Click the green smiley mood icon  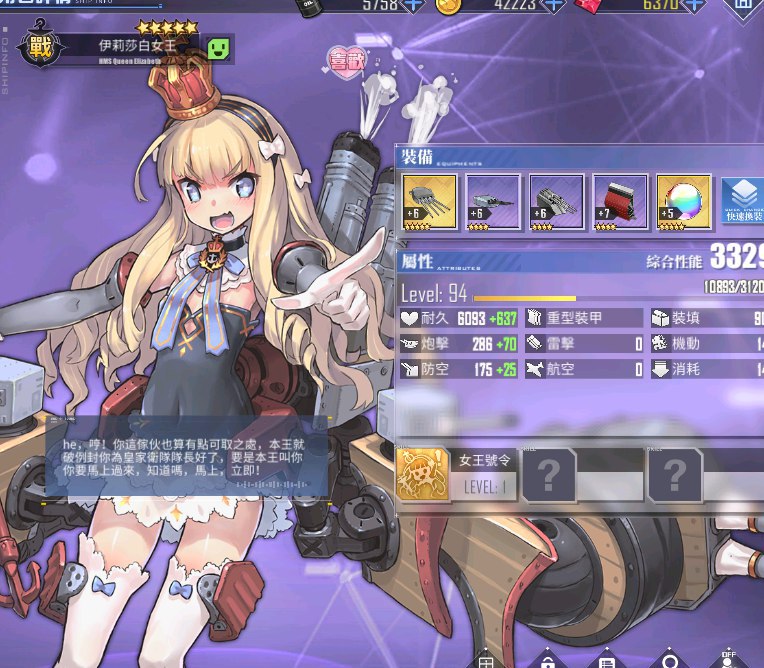tap(219, 47)
